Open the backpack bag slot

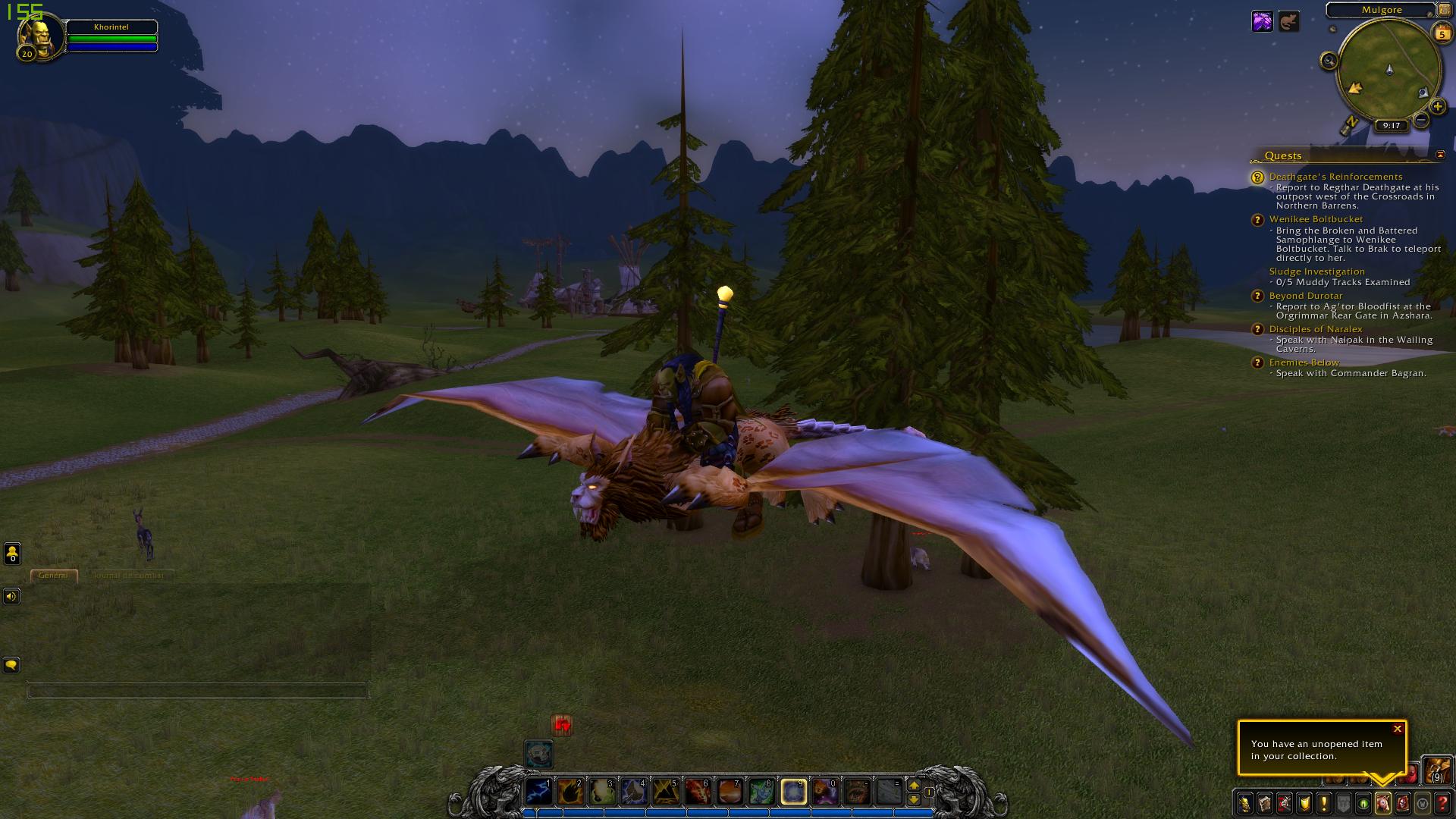pyautogui.click(x=1436, y=770)
